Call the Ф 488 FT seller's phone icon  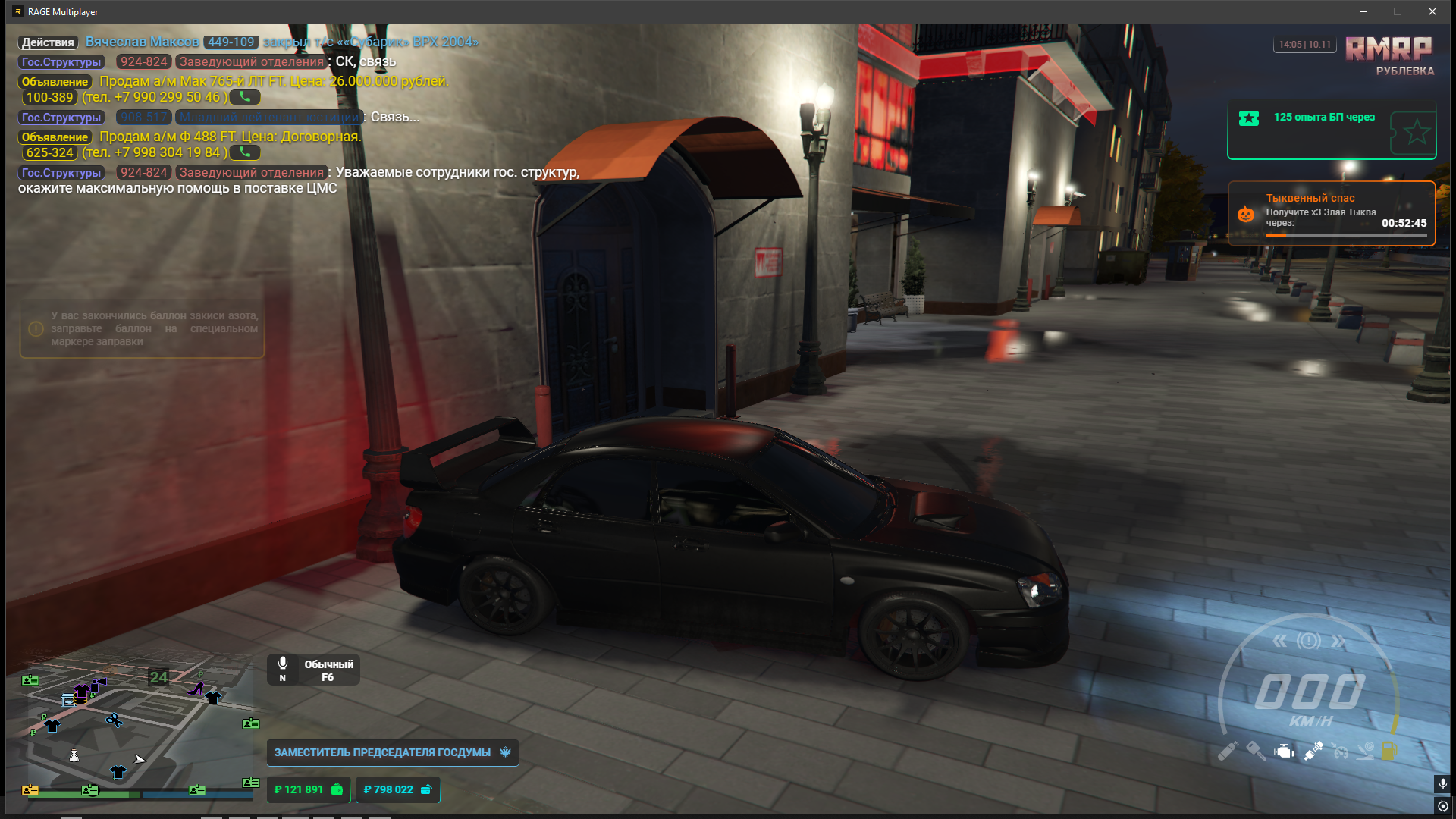pos(245,152)
